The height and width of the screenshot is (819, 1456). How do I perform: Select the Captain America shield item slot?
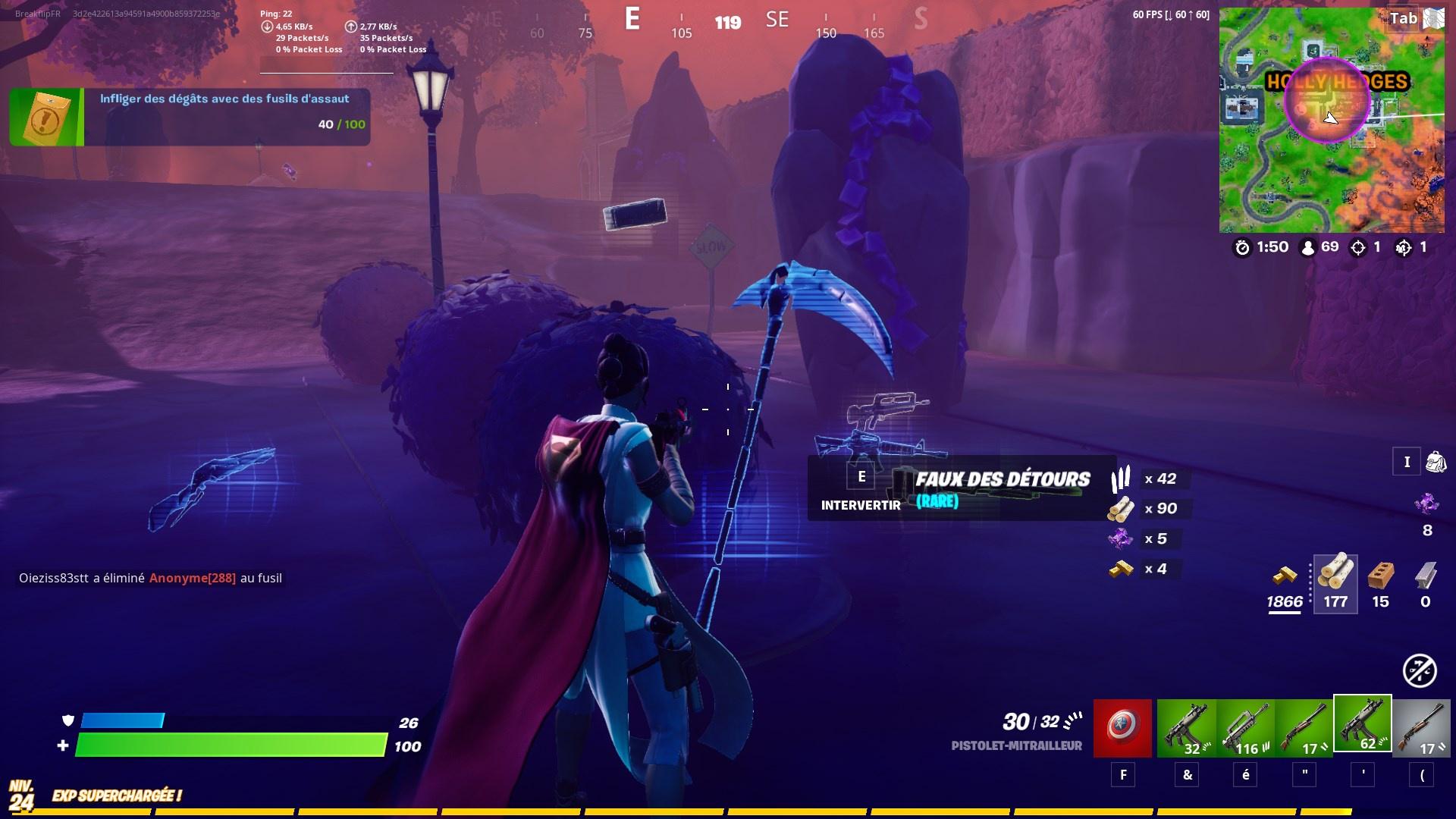1122,726
